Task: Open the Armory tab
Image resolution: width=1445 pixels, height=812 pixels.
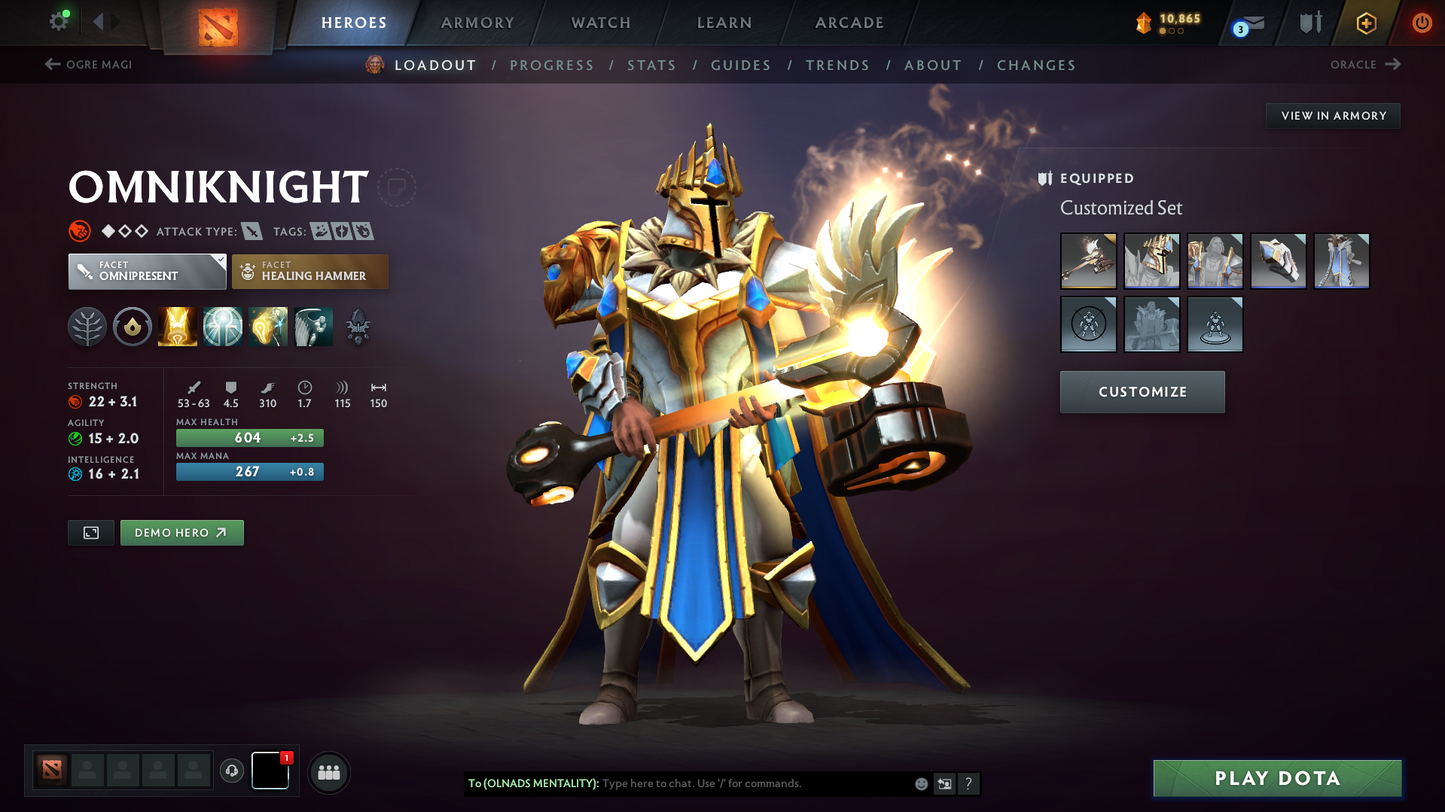Action: tap(477, 23)
